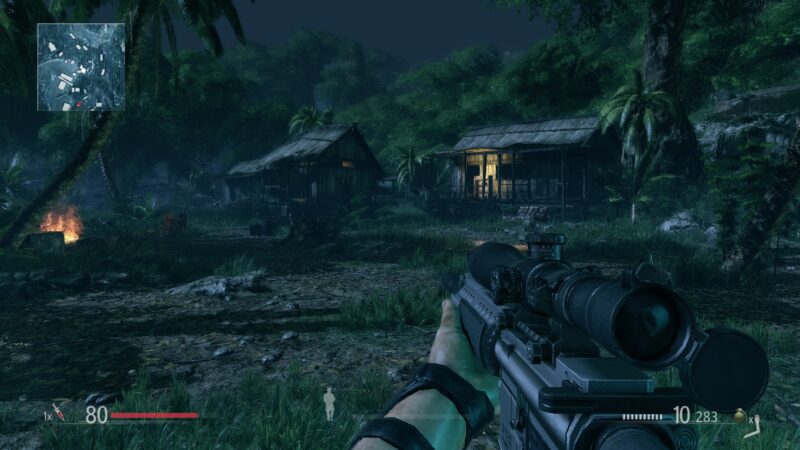Screen dimensions: 800x450
Task: Open the minimap in the corner
Action: [81, 66]
